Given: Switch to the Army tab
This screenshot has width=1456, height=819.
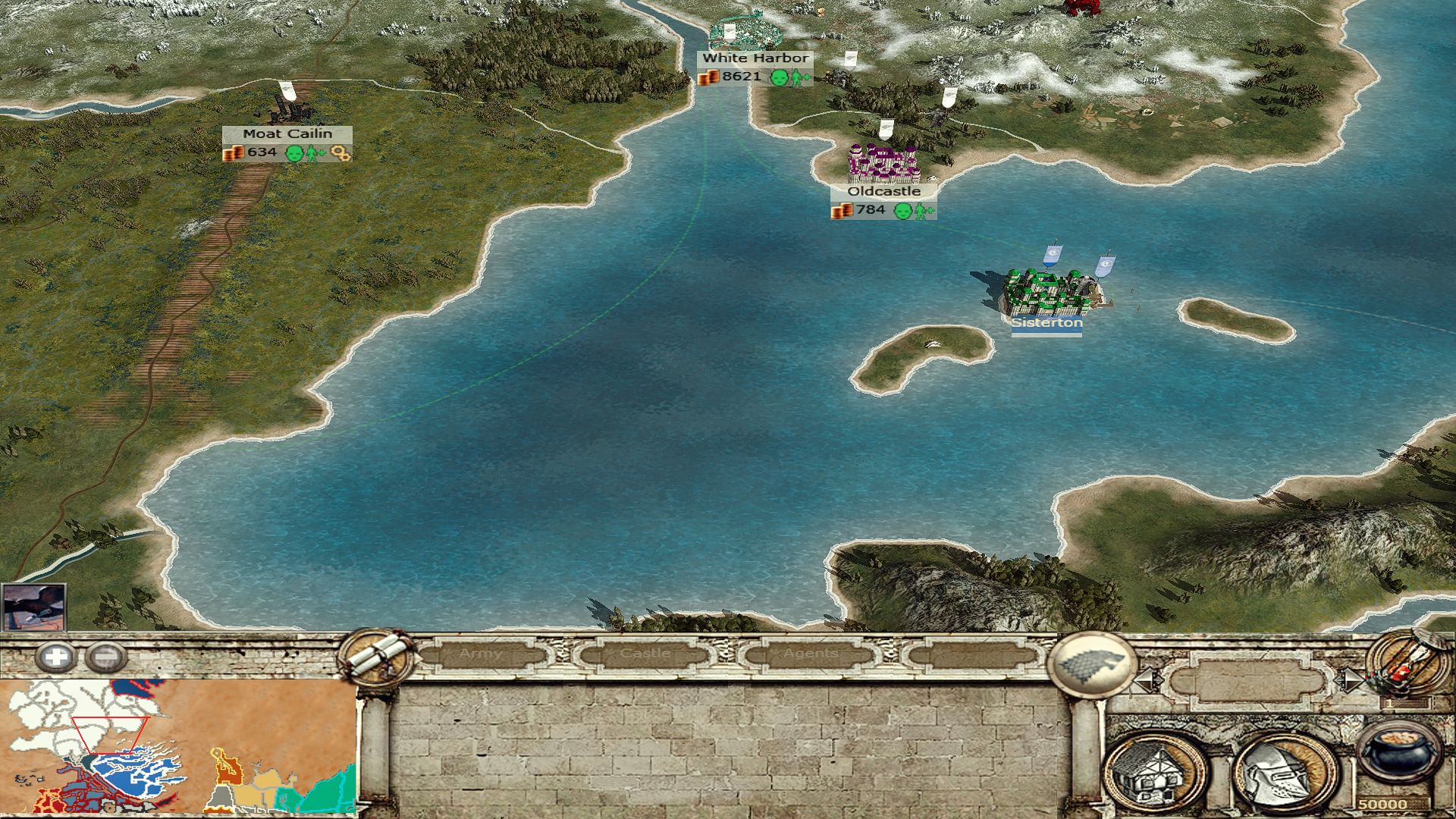Looking at the screenshot, I should click(x=481, y=654).
